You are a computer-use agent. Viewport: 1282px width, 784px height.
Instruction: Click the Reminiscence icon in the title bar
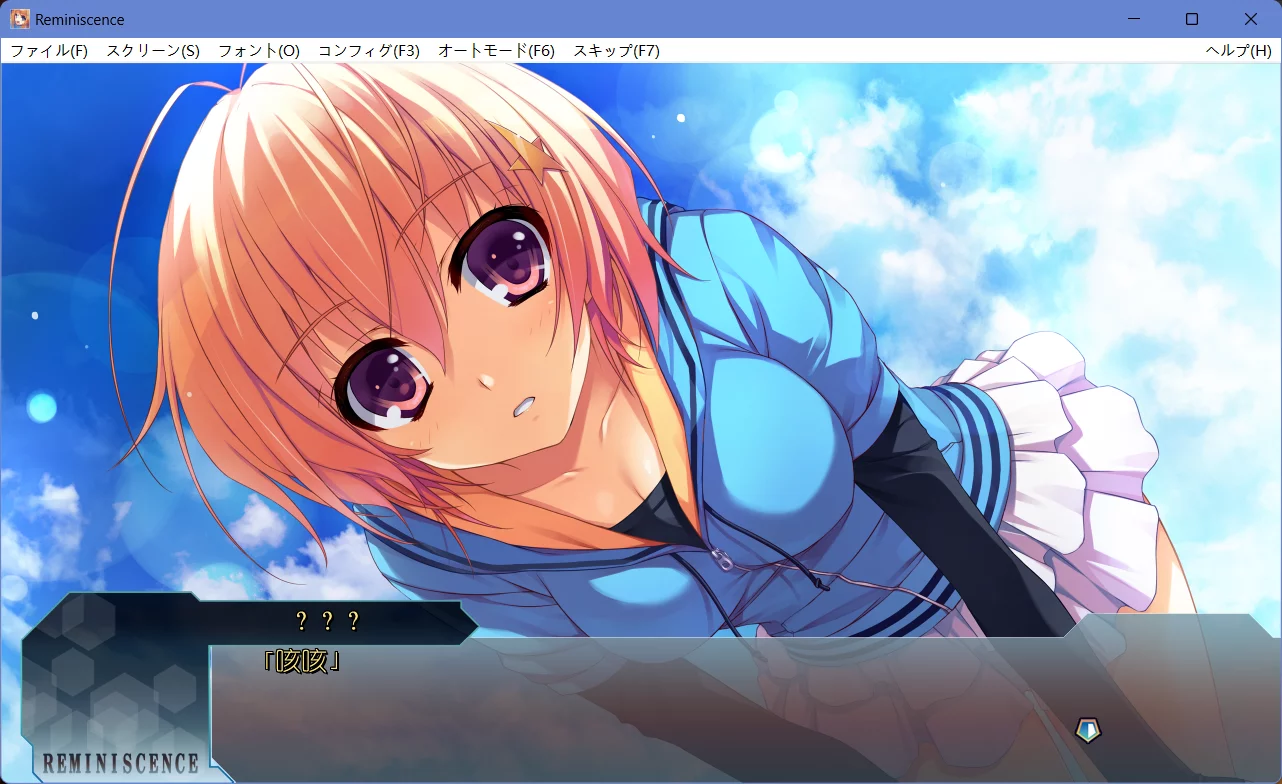[20, 19]
